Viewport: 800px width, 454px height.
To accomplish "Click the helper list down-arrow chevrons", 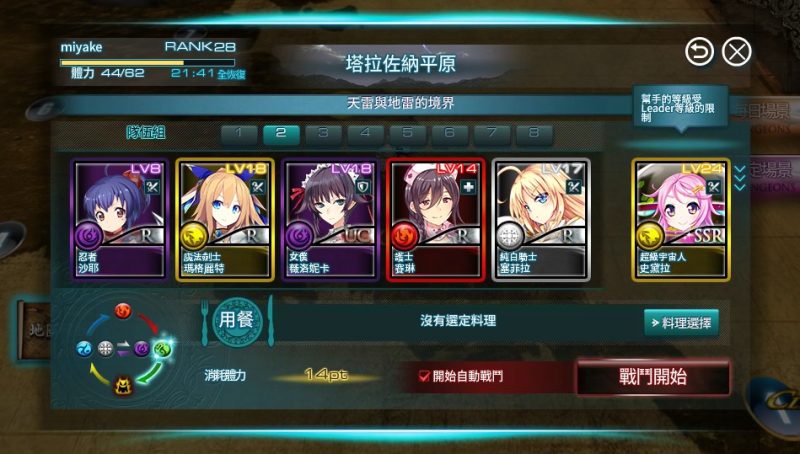I will click(740, 177).
